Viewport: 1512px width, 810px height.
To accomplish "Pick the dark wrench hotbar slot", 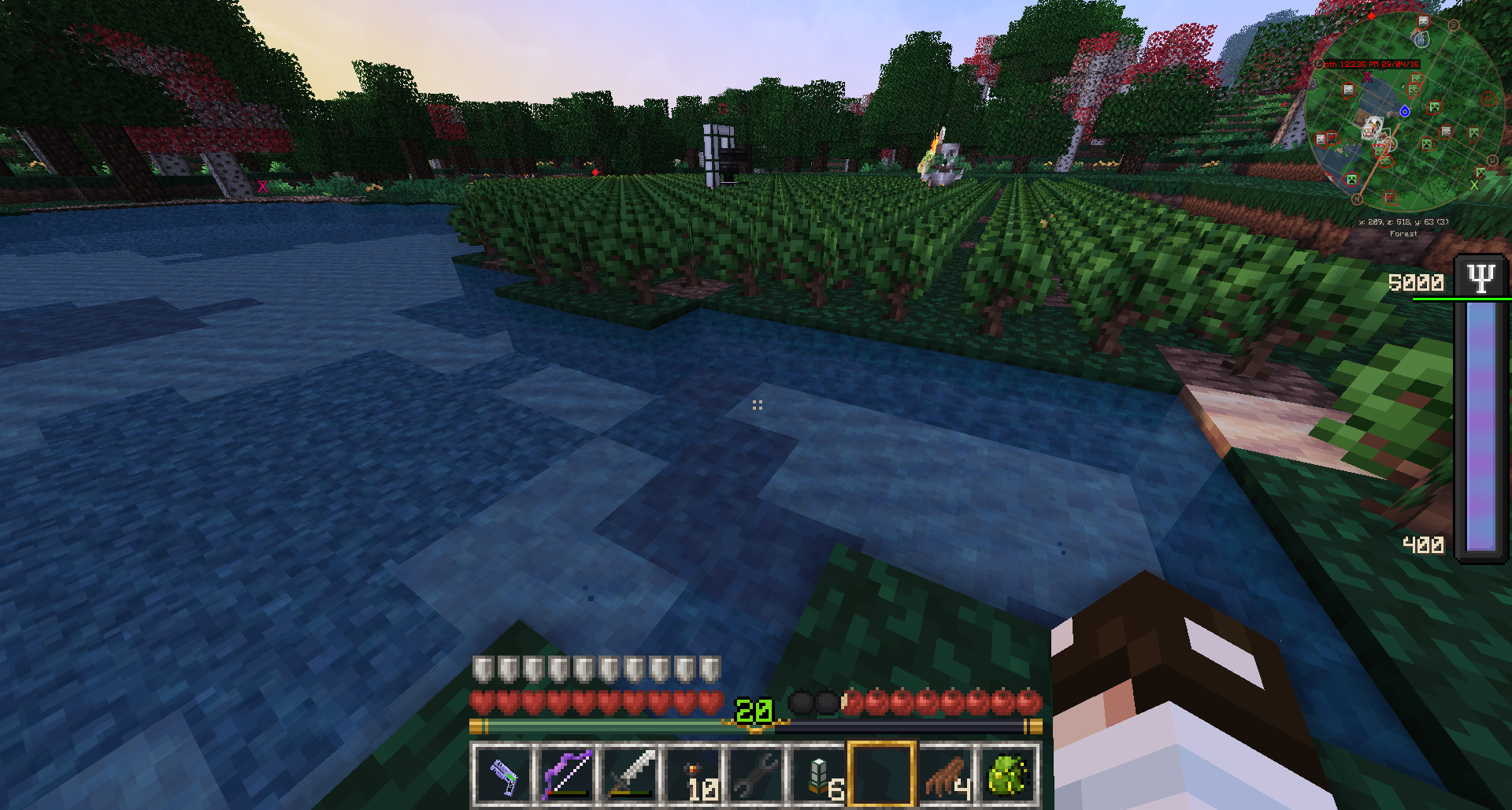I will [756, 775].
